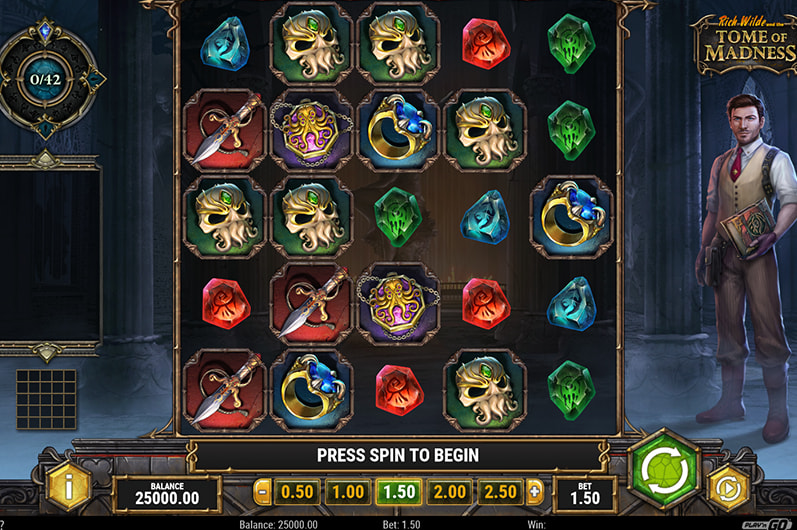Select the 1.50 bet level
Screen dimensions: 797x530
click(398, 491)
